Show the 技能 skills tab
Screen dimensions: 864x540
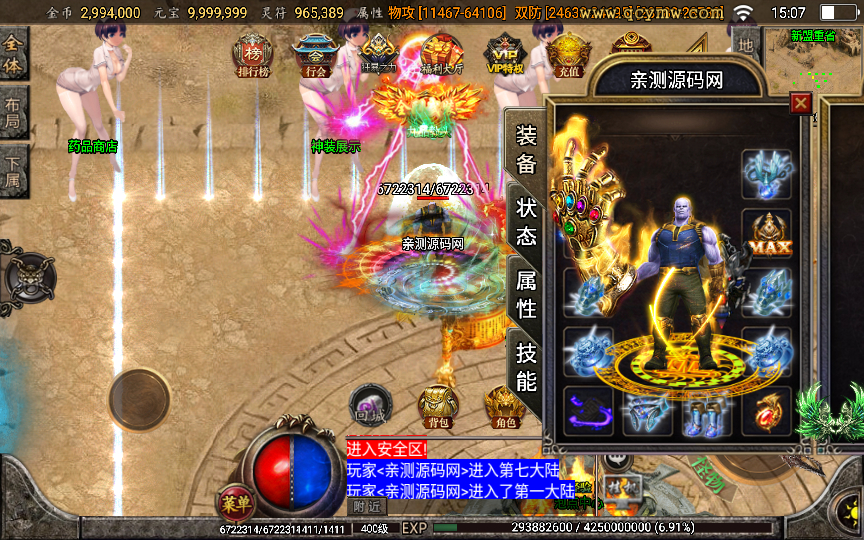pyautogui.click(x=526, y=366)
